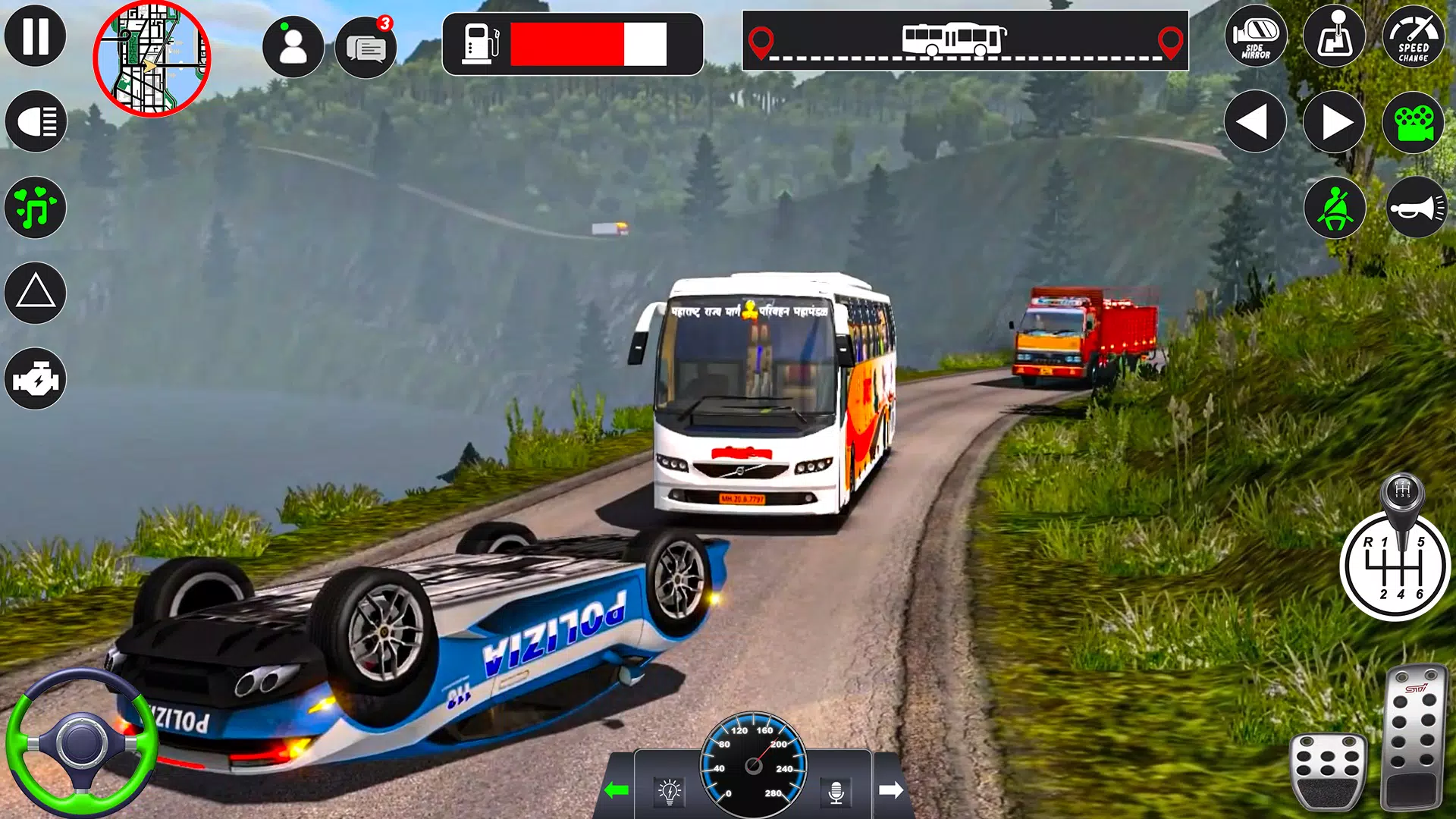This screenshot has height=819, width=1456.
Task: Pause the game
Action: coord(36,36)
